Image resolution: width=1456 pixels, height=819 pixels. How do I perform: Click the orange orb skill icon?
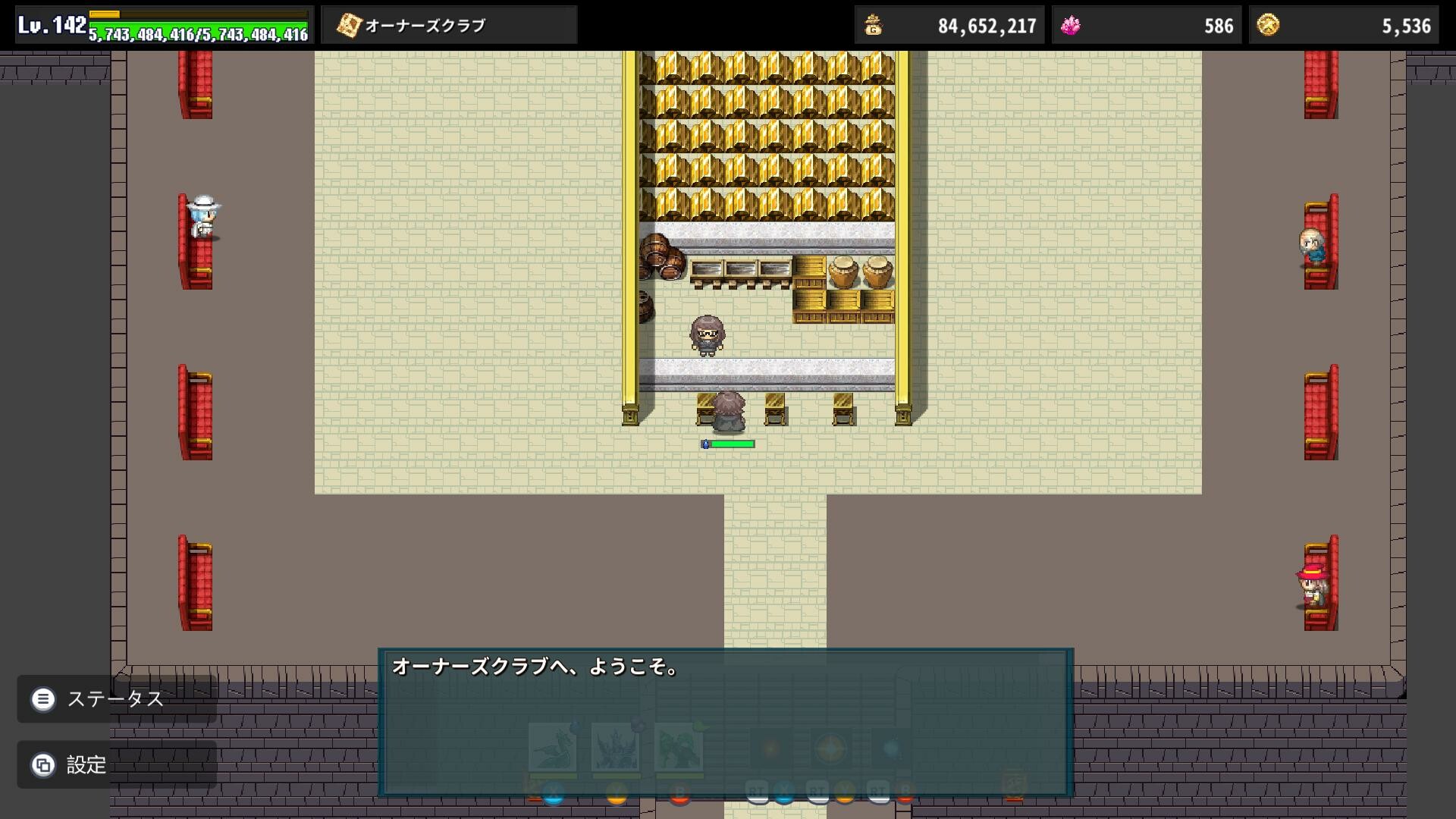(770, 748)
